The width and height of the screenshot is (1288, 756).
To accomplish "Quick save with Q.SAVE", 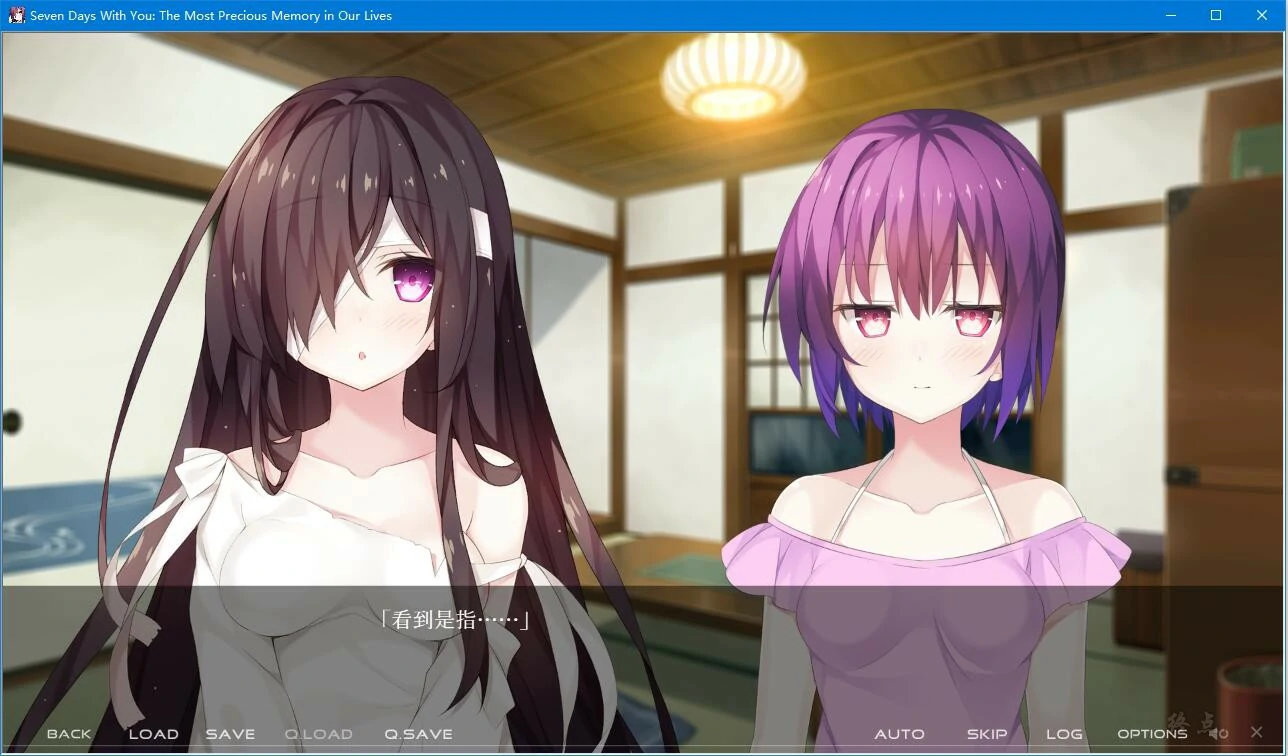I will [418, 734].
